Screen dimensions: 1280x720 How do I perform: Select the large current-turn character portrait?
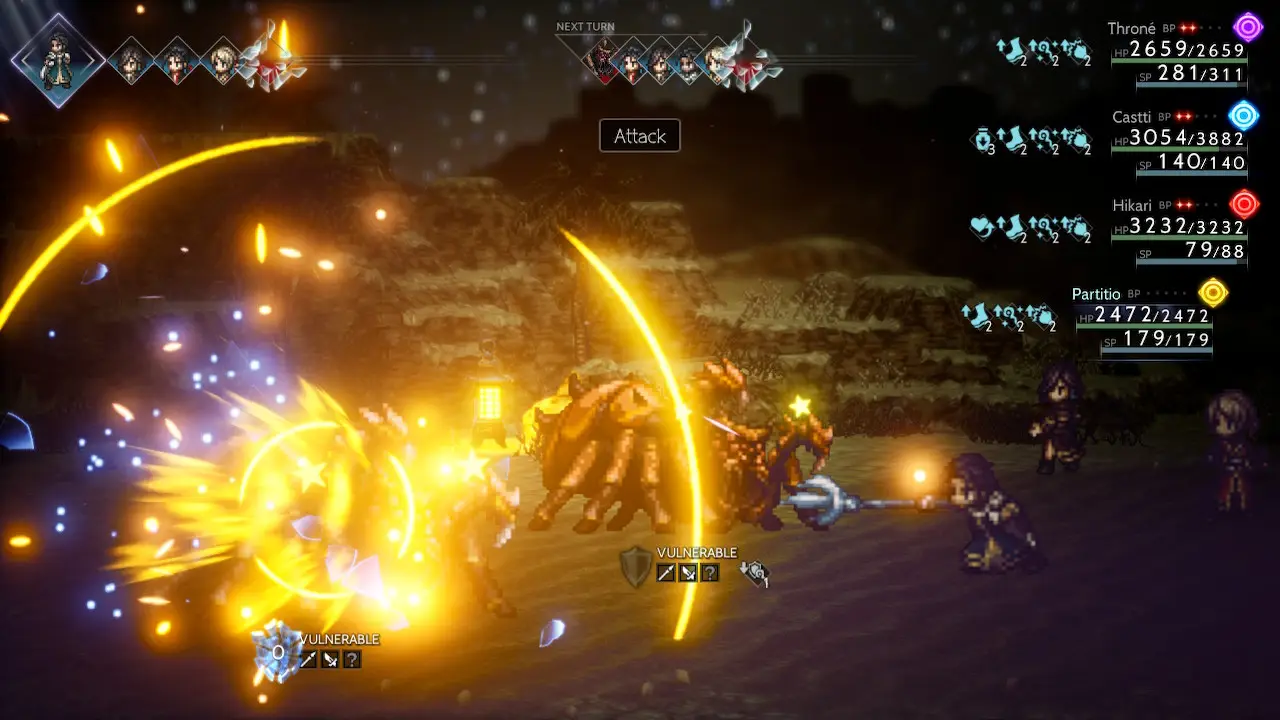point(57,58)
